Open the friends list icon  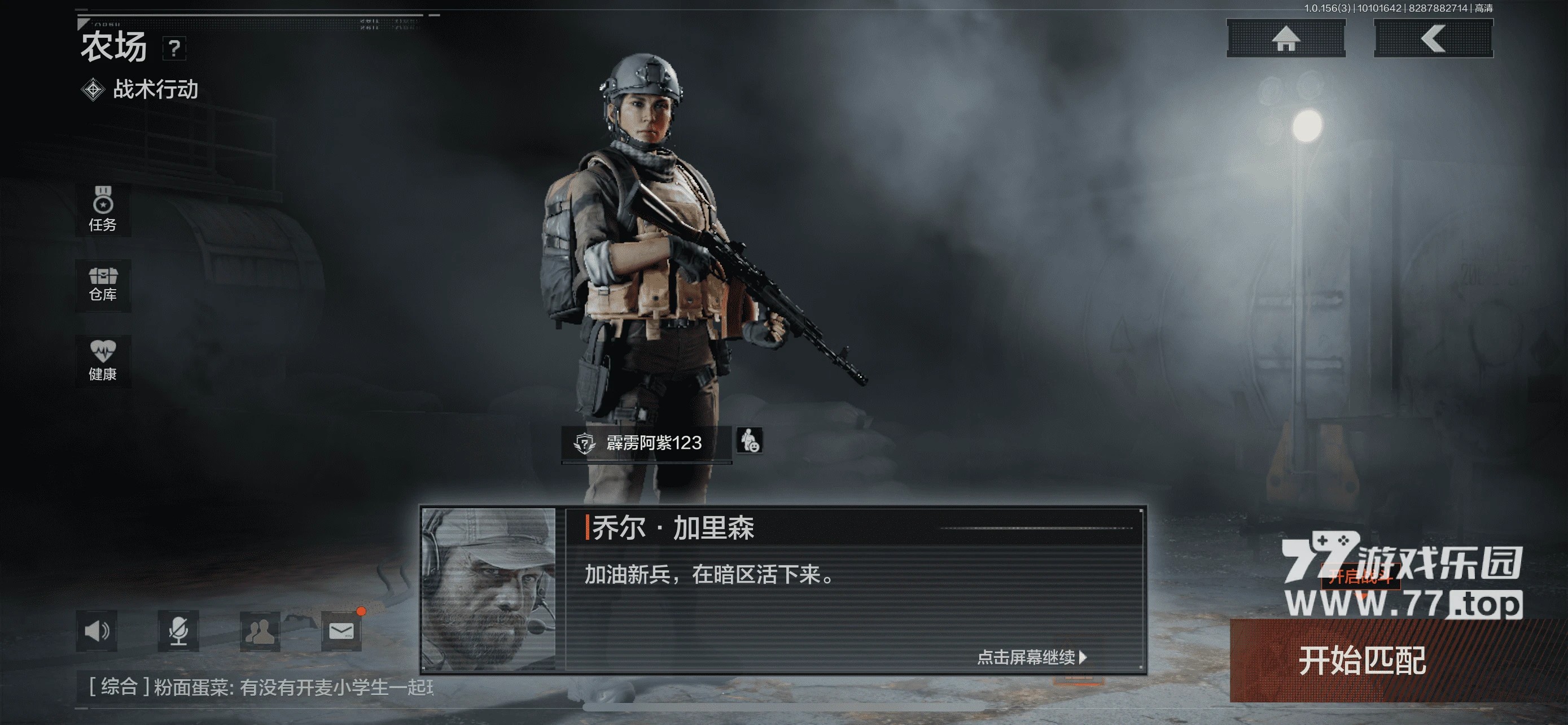260,631
